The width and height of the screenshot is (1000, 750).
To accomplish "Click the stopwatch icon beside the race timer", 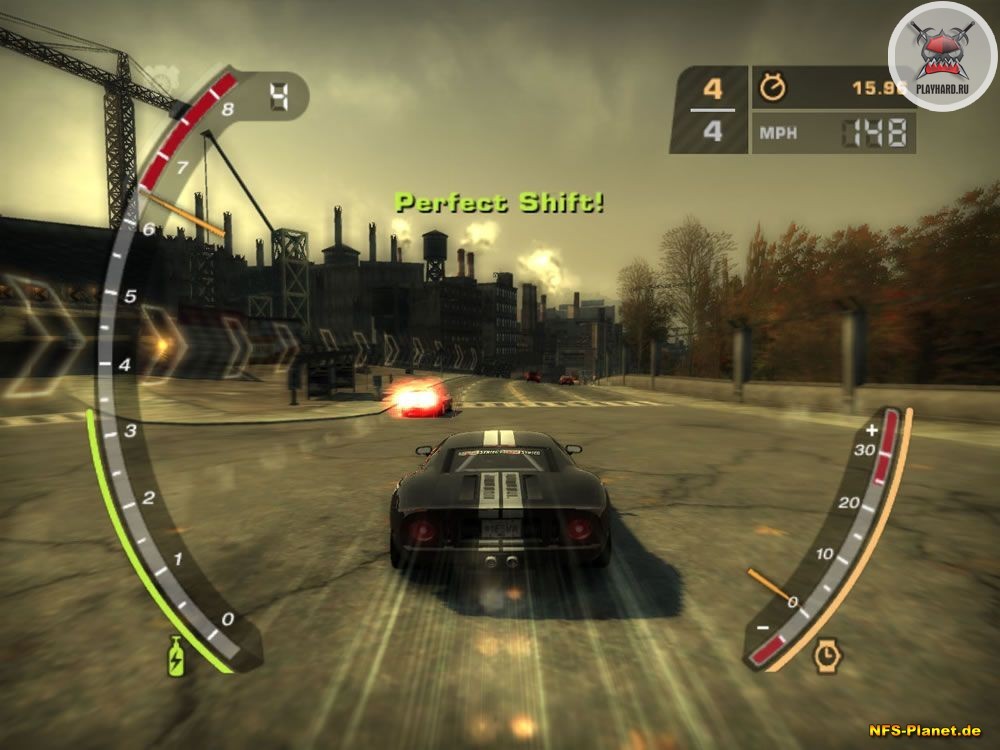I will [x=773, y=87].
